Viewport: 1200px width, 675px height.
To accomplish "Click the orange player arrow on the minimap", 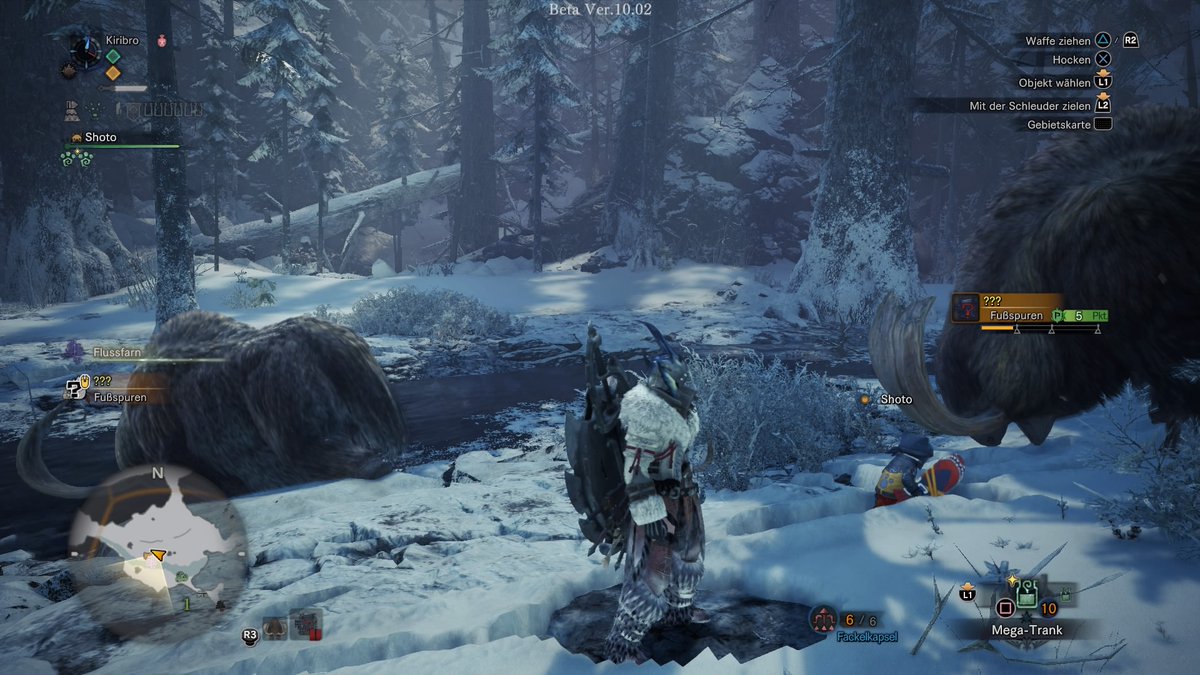I will (155, 555).
